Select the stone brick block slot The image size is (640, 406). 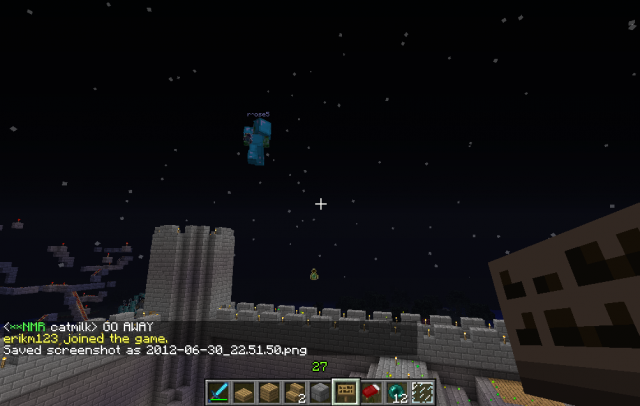tap(319, 393)
